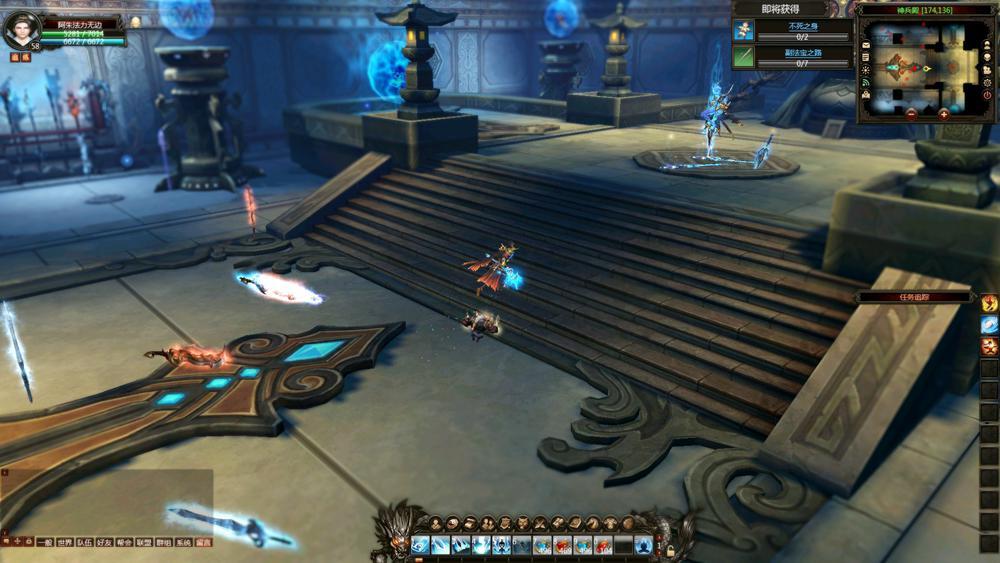Show the 系统 chat tab
The height and width of the screenshot is (563, 1000).
tap(183, 542)
